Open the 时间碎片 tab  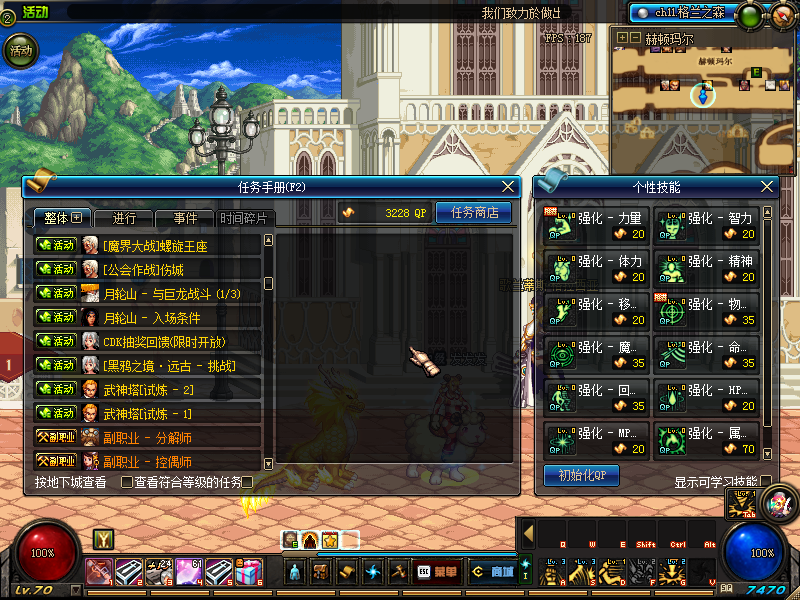coord(244,218)
